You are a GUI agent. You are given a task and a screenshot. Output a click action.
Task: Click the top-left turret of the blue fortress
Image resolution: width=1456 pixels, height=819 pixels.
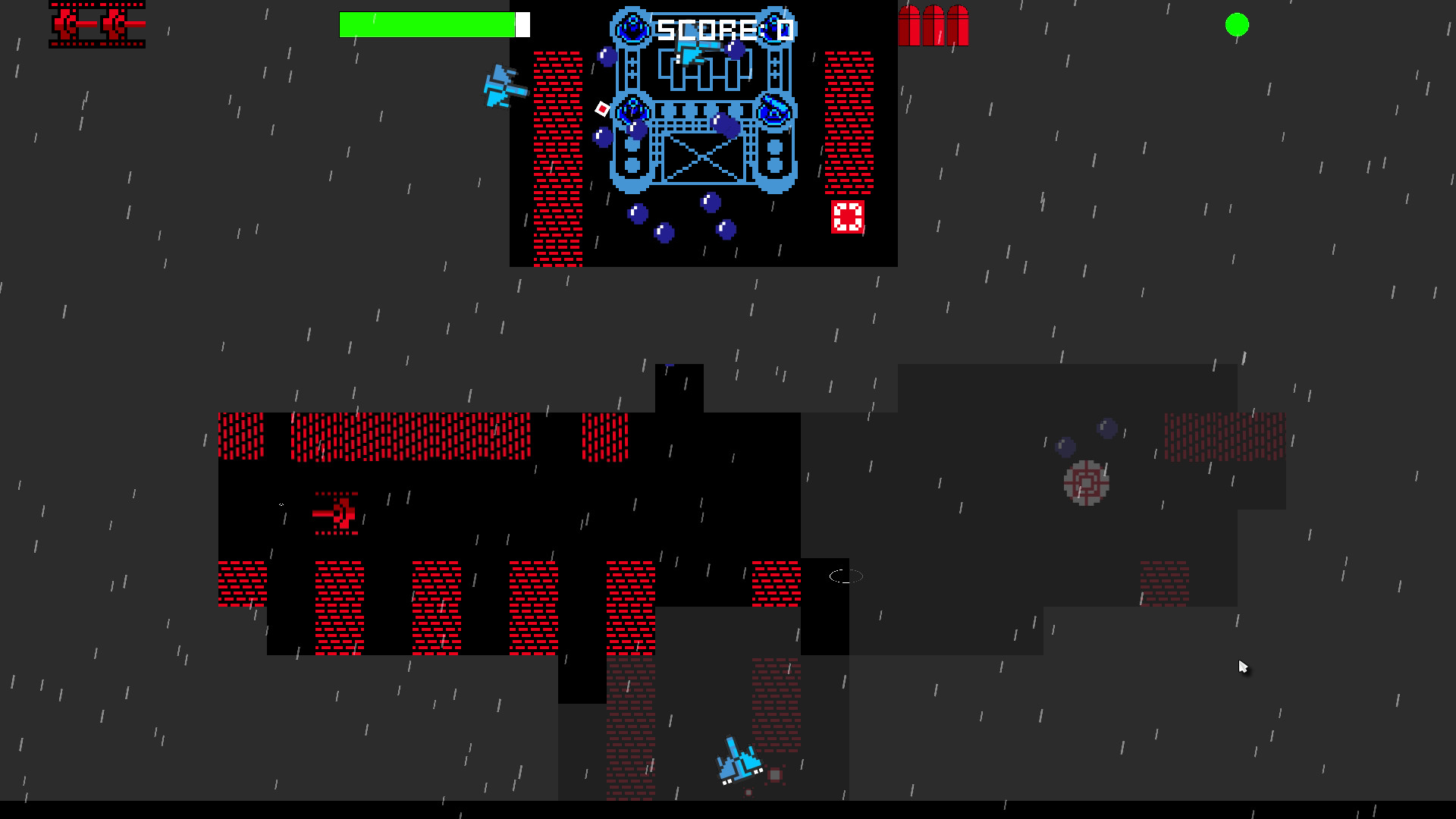(x=632, y=27)
